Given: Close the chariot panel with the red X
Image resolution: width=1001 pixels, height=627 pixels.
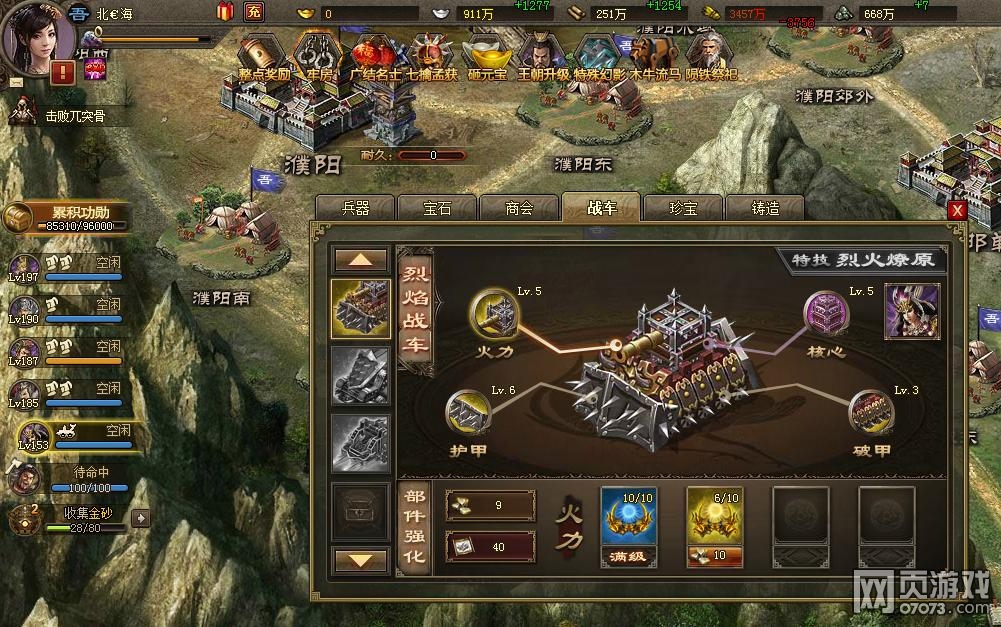Looking at the screenshot, I should (957, 211).
